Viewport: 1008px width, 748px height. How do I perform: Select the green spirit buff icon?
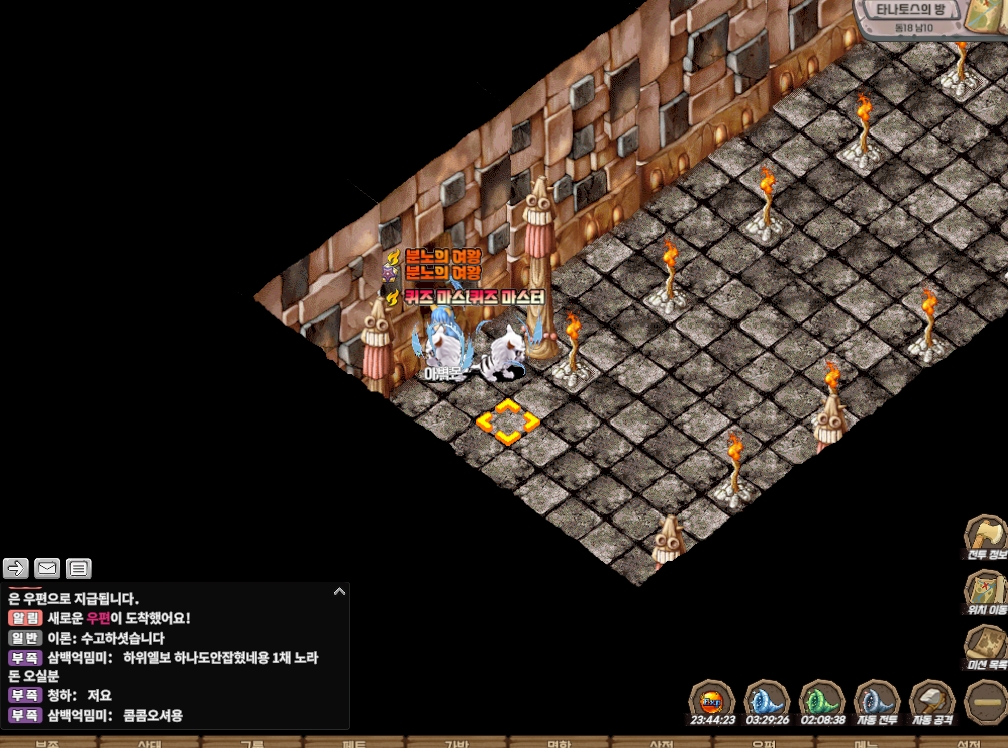click(x=823, y=702)
